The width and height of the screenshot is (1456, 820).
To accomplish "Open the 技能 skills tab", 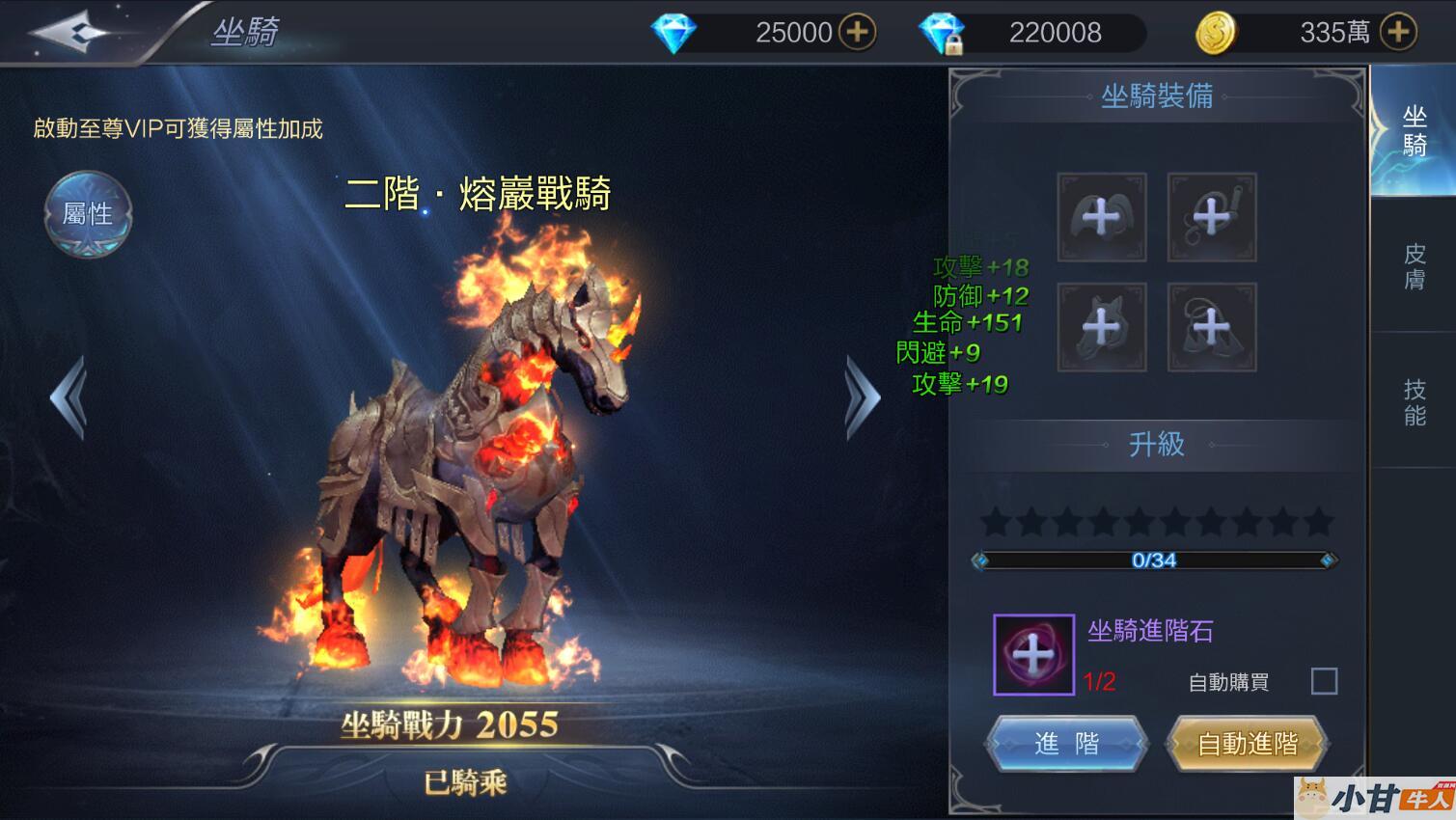I will pyautogui.click(x=1414, y=401).
